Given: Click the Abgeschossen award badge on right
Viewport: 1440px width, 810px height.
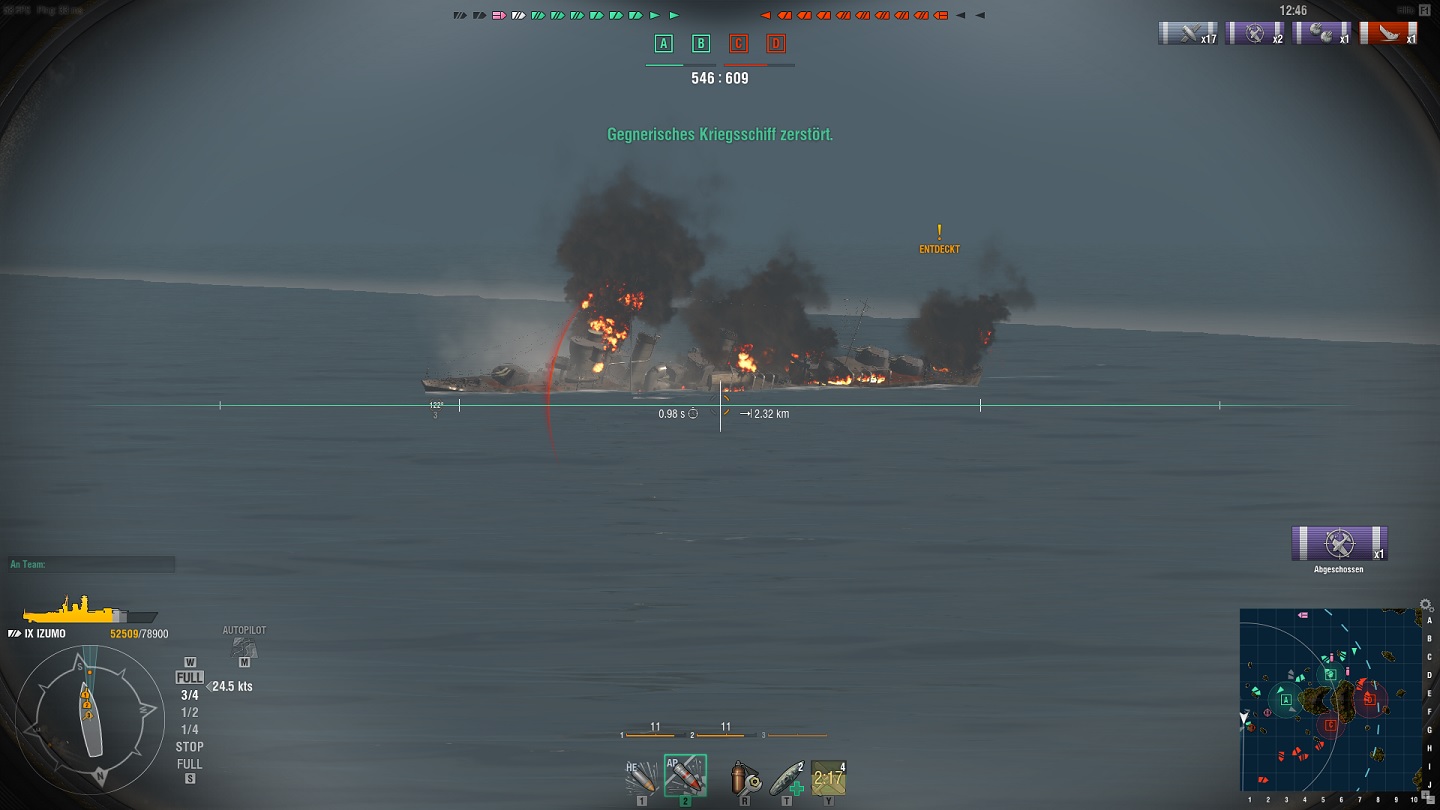Looking at the screenshot, I should pos(1340,544).
